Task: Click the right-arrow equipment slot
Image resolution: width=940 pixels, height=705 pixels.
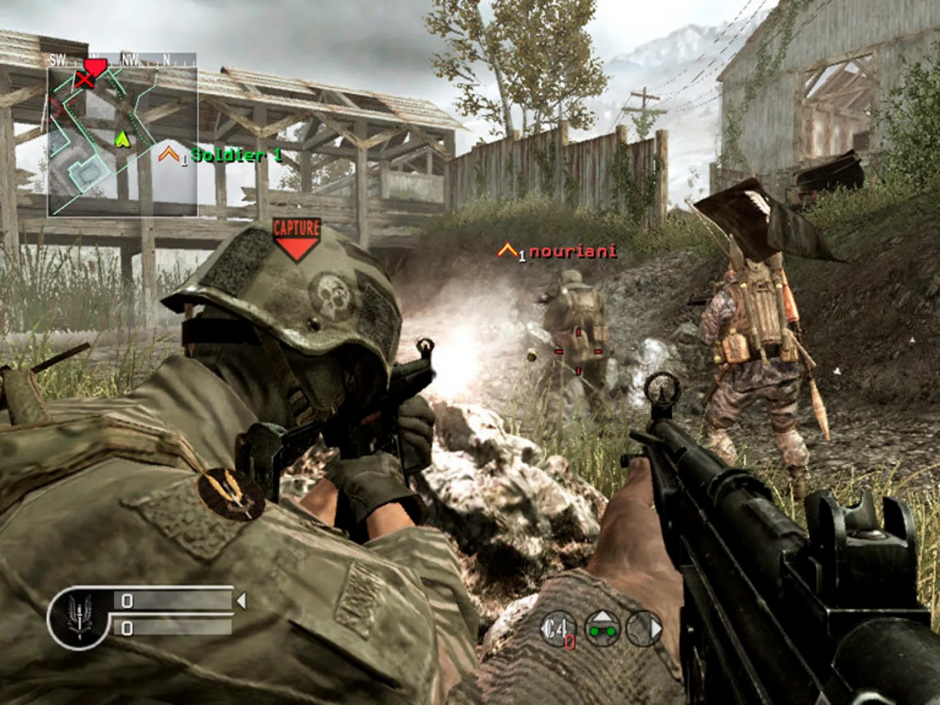Action: click(x=645, y=627)
